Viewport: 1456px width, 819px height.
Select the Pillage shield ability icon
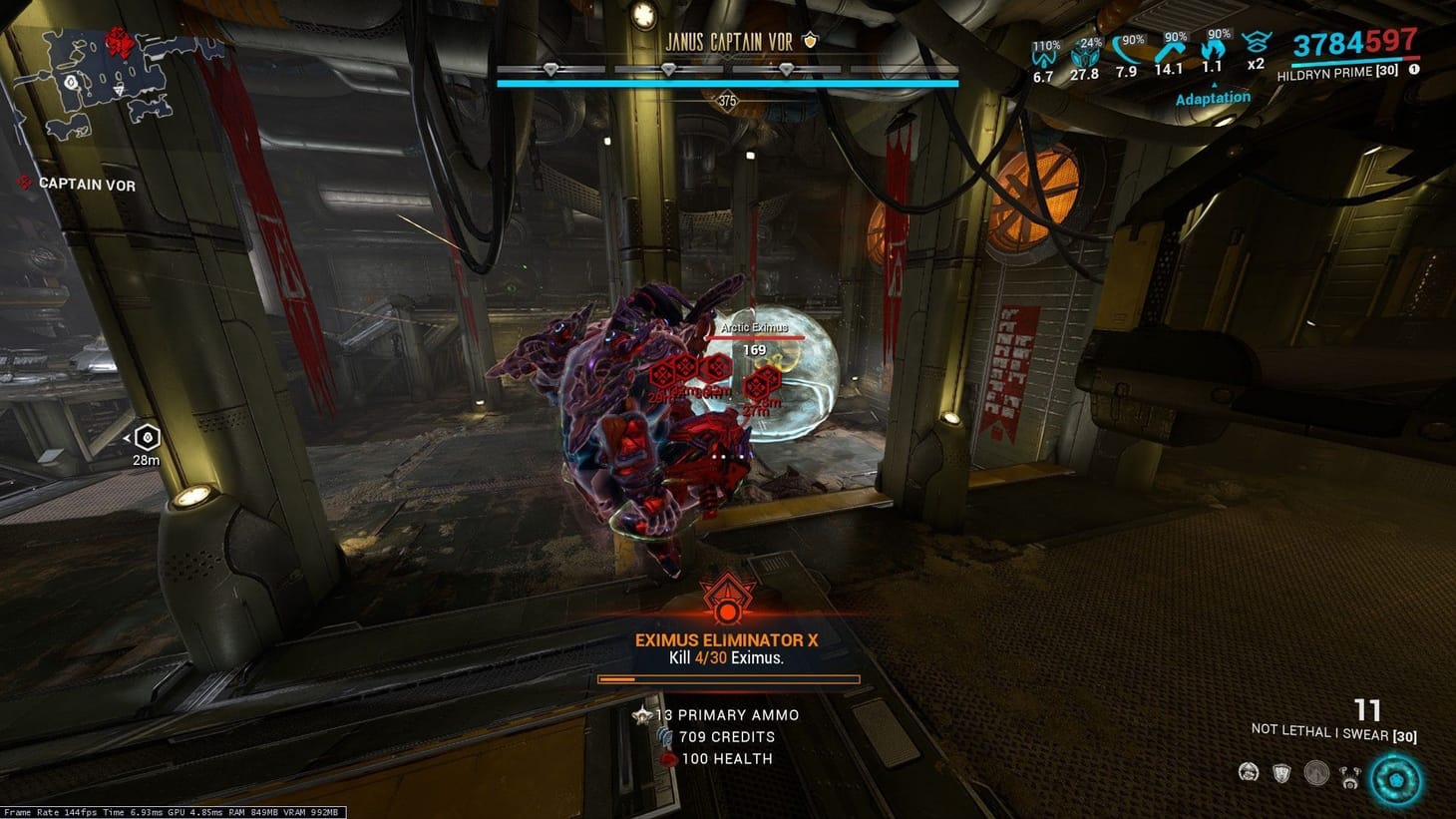point(1282,771)
